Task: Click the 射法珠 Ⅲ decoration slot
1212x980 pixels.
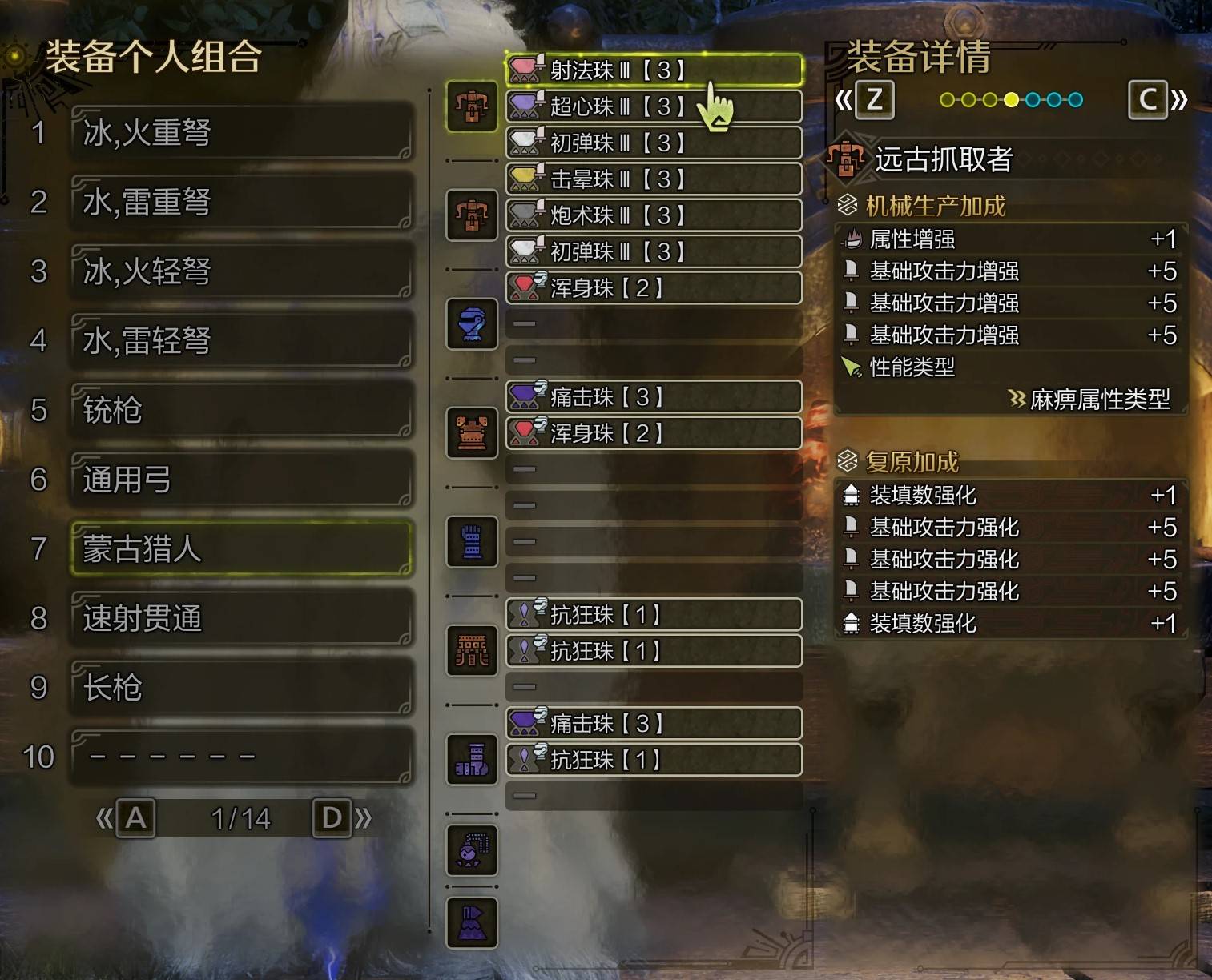Action: click(653, 70)
